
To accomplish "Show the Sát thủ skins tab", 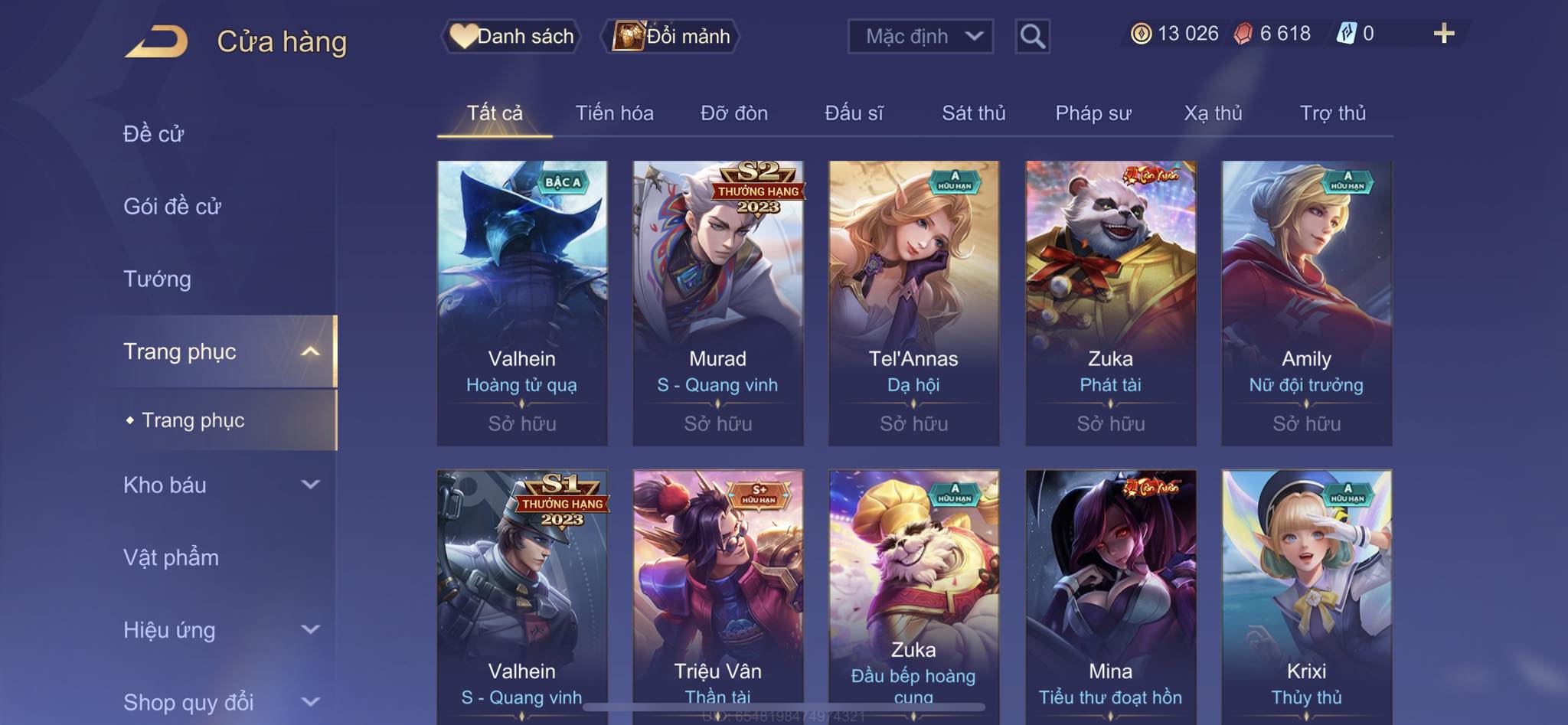I will point(973,113).
